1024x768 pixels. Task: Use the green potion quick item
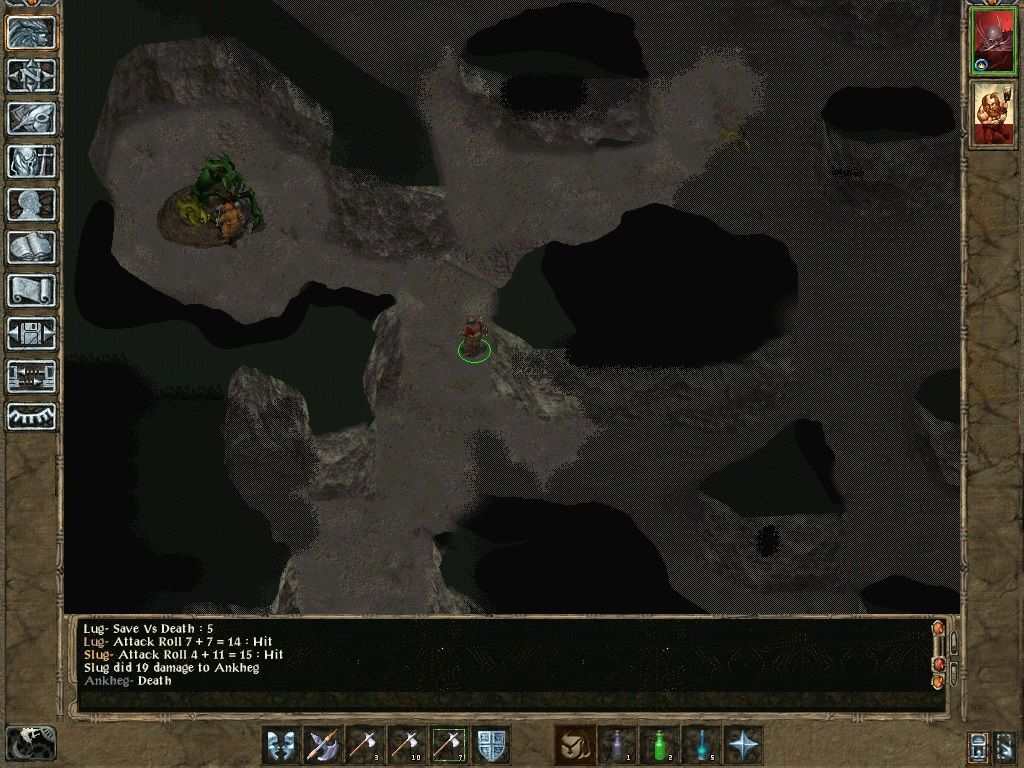tap(659, 745)
